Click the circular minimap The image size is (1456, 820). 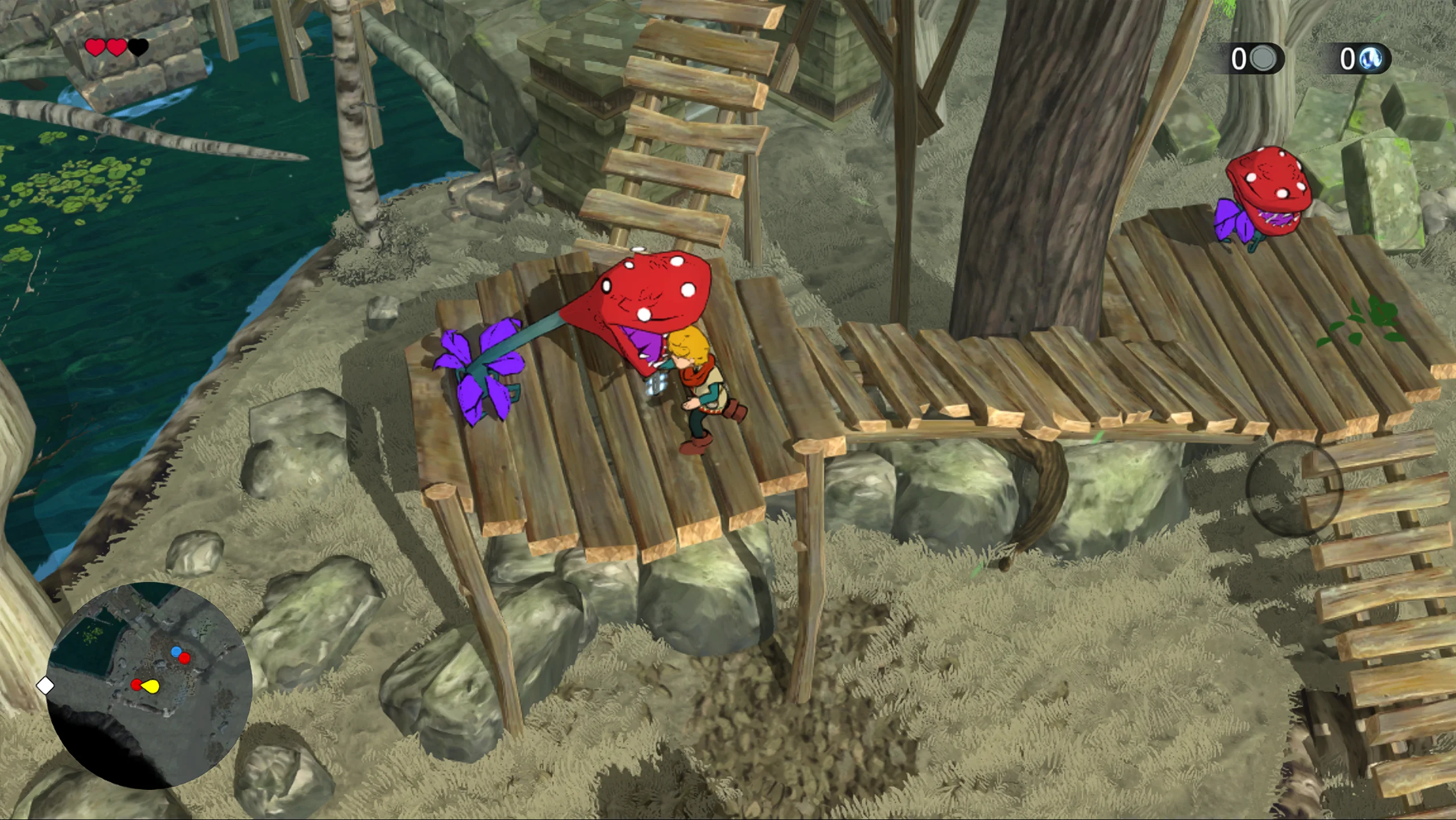tap(149, 686)
